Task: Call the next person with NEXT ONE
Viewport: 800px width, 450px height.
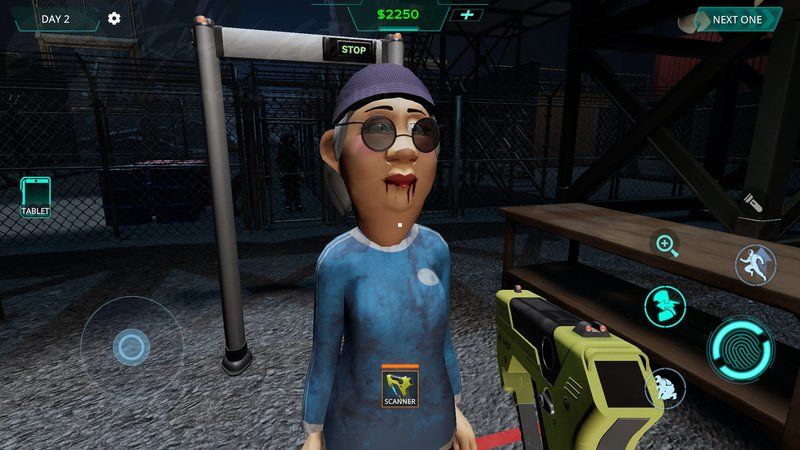Action: pyautogui.click(x=737, y=20)
